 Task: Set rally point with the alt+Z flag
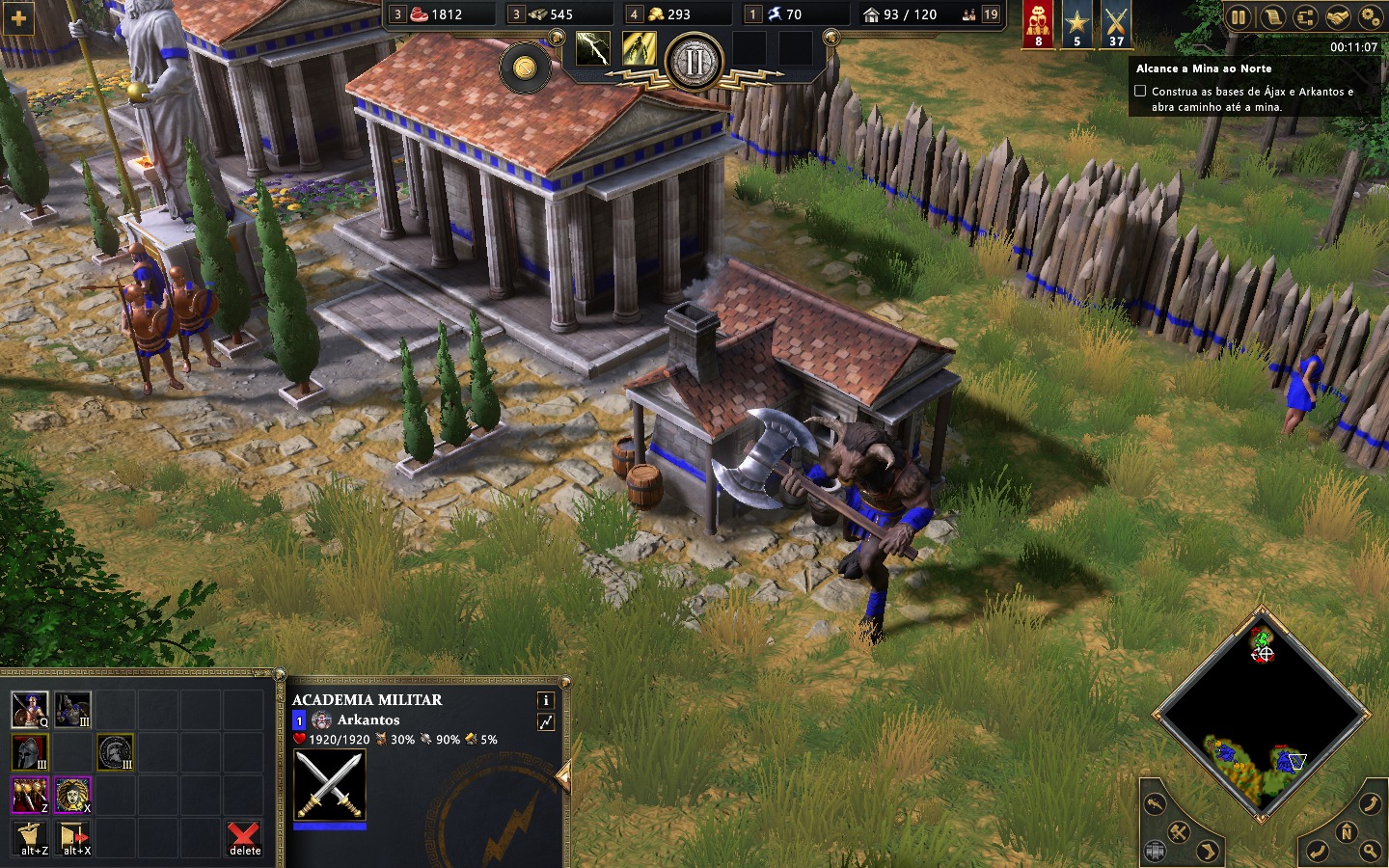tap(32, 837)
